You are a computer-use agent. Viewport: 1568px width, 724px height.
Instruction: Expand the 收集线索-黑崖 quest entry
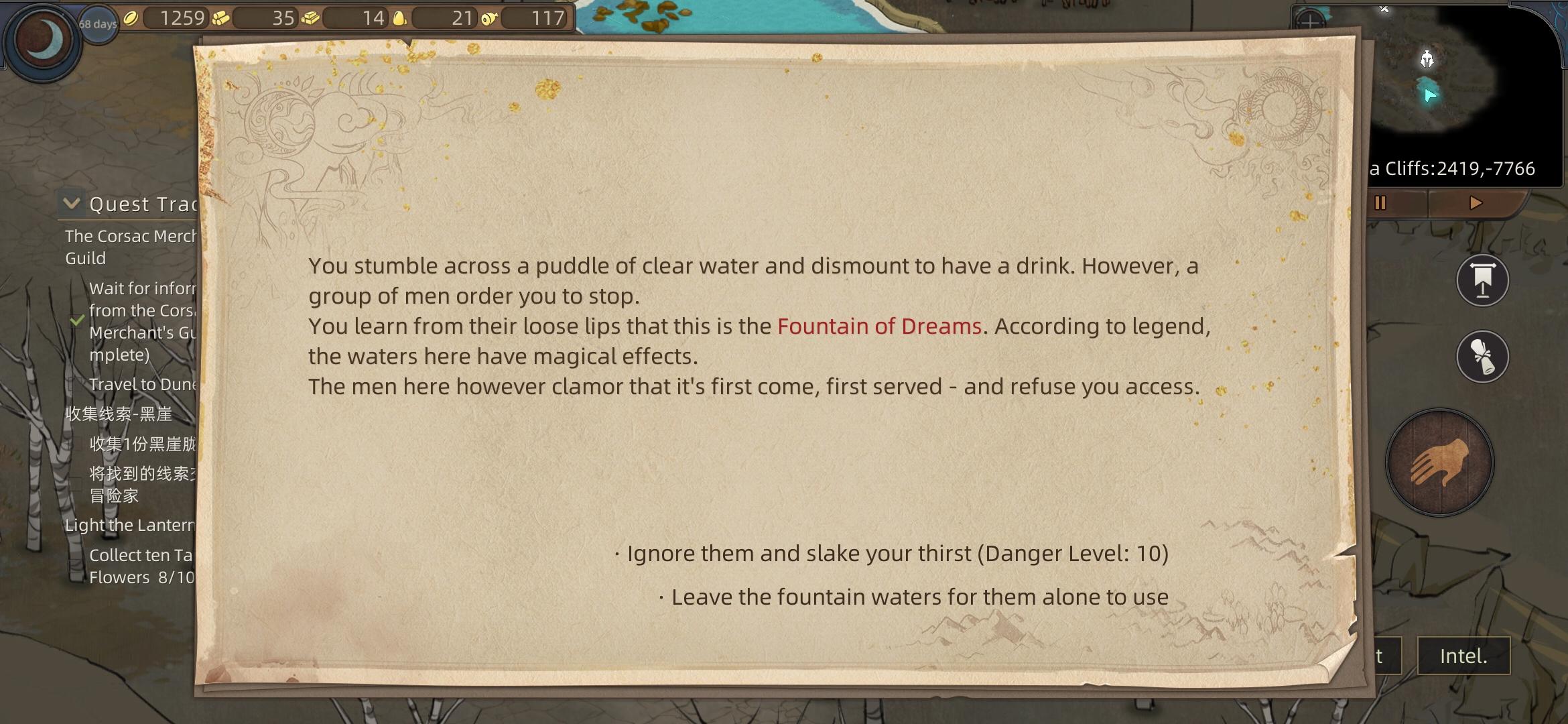point(118,414)
